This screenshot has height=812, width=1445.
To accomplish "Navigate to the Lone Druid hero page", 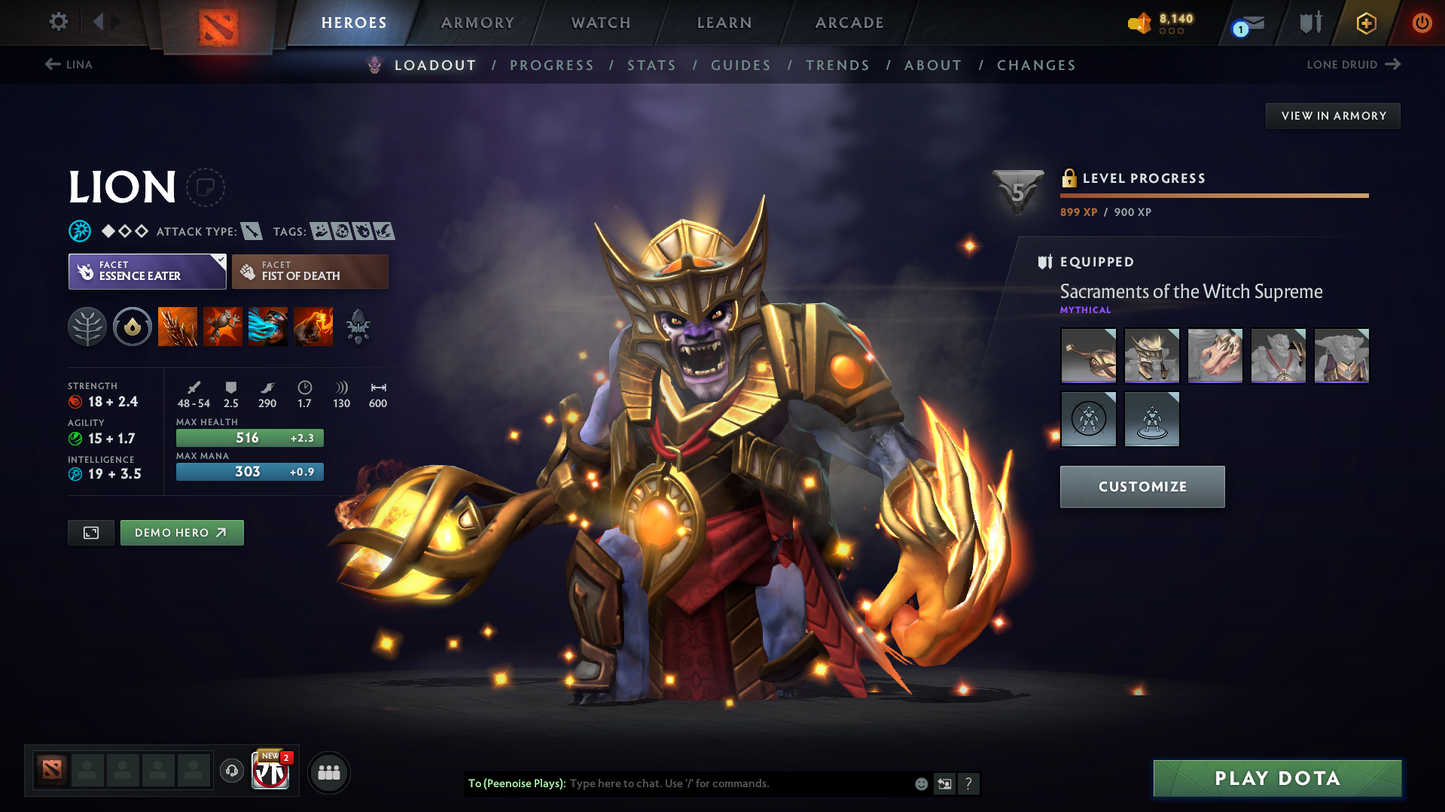I will point(1354,64).
